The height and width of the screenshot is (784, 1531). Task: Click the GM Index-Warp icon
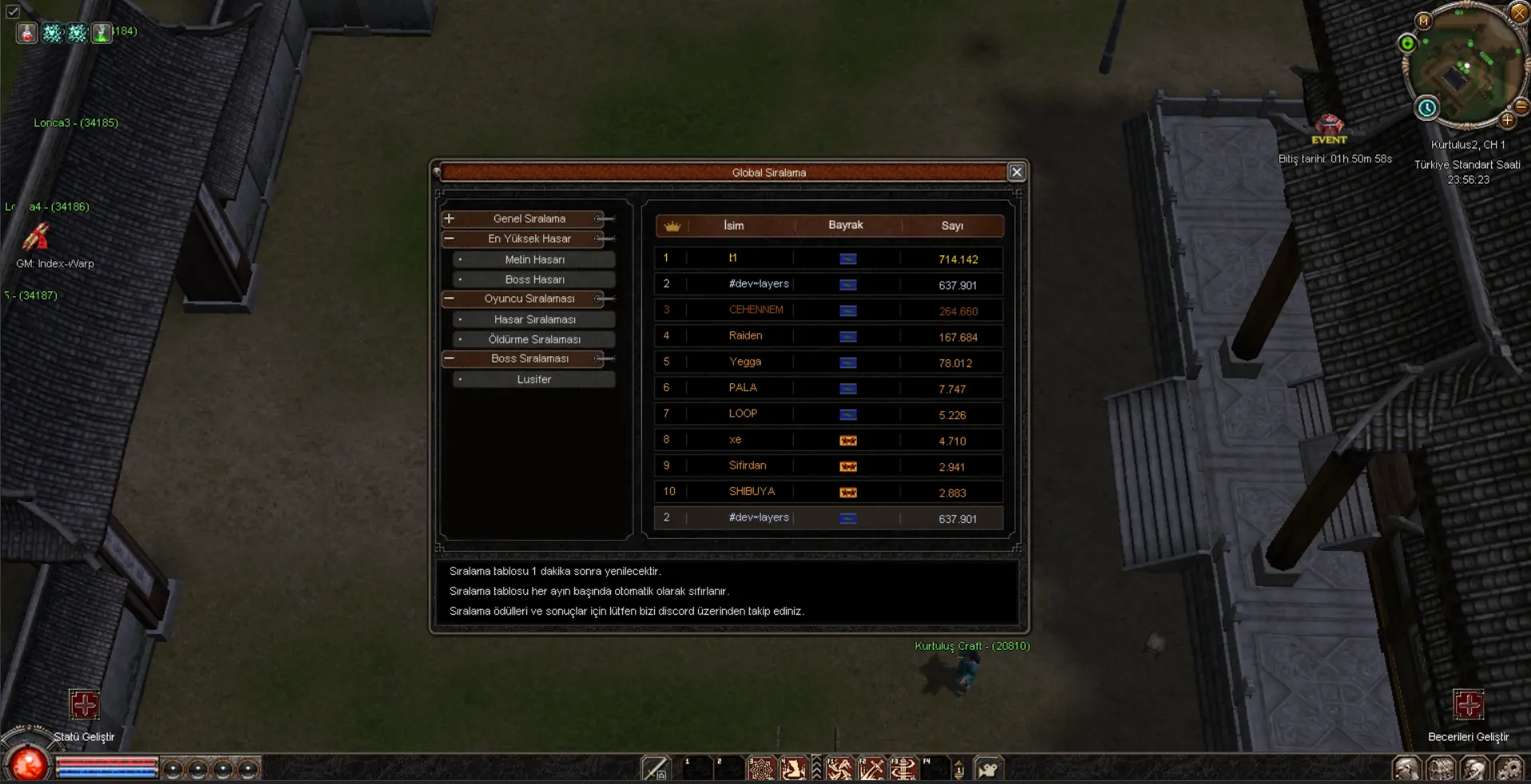pos(37,237)
